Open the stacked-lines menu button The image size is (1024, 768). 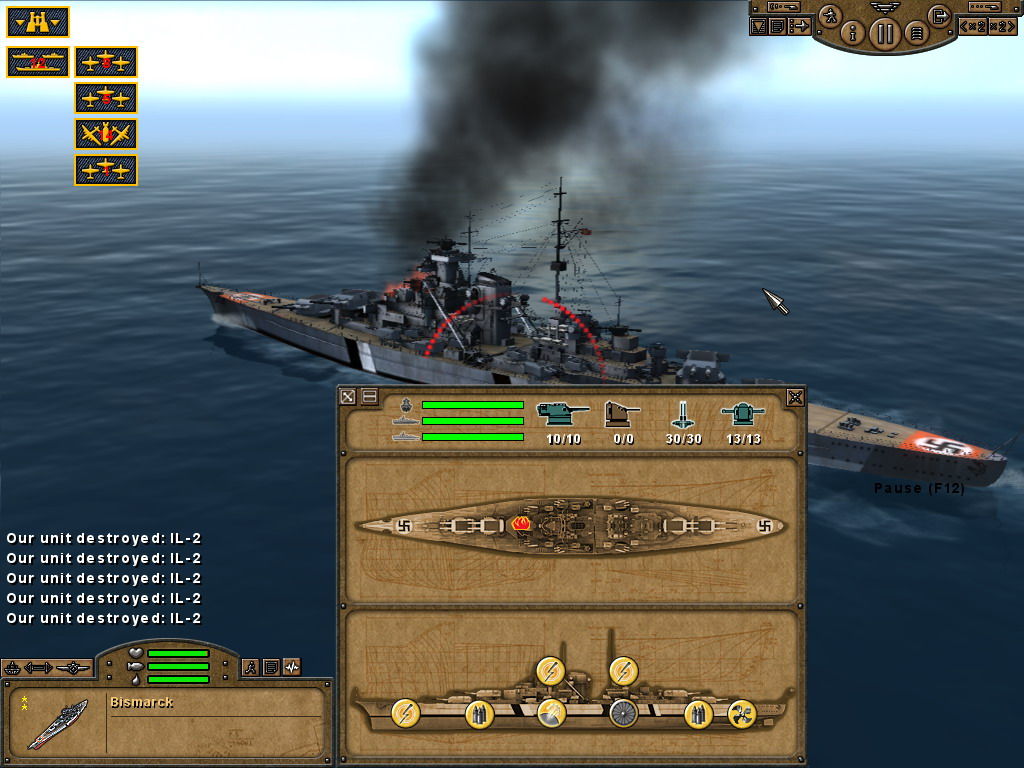[x=914, y=33]
